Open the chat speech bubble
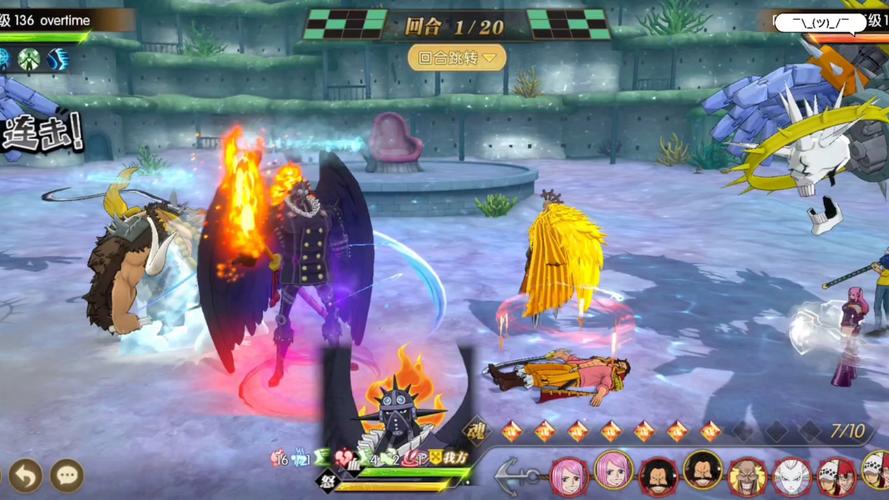Screen dimensions: 889x500 (x=67, y=476)
